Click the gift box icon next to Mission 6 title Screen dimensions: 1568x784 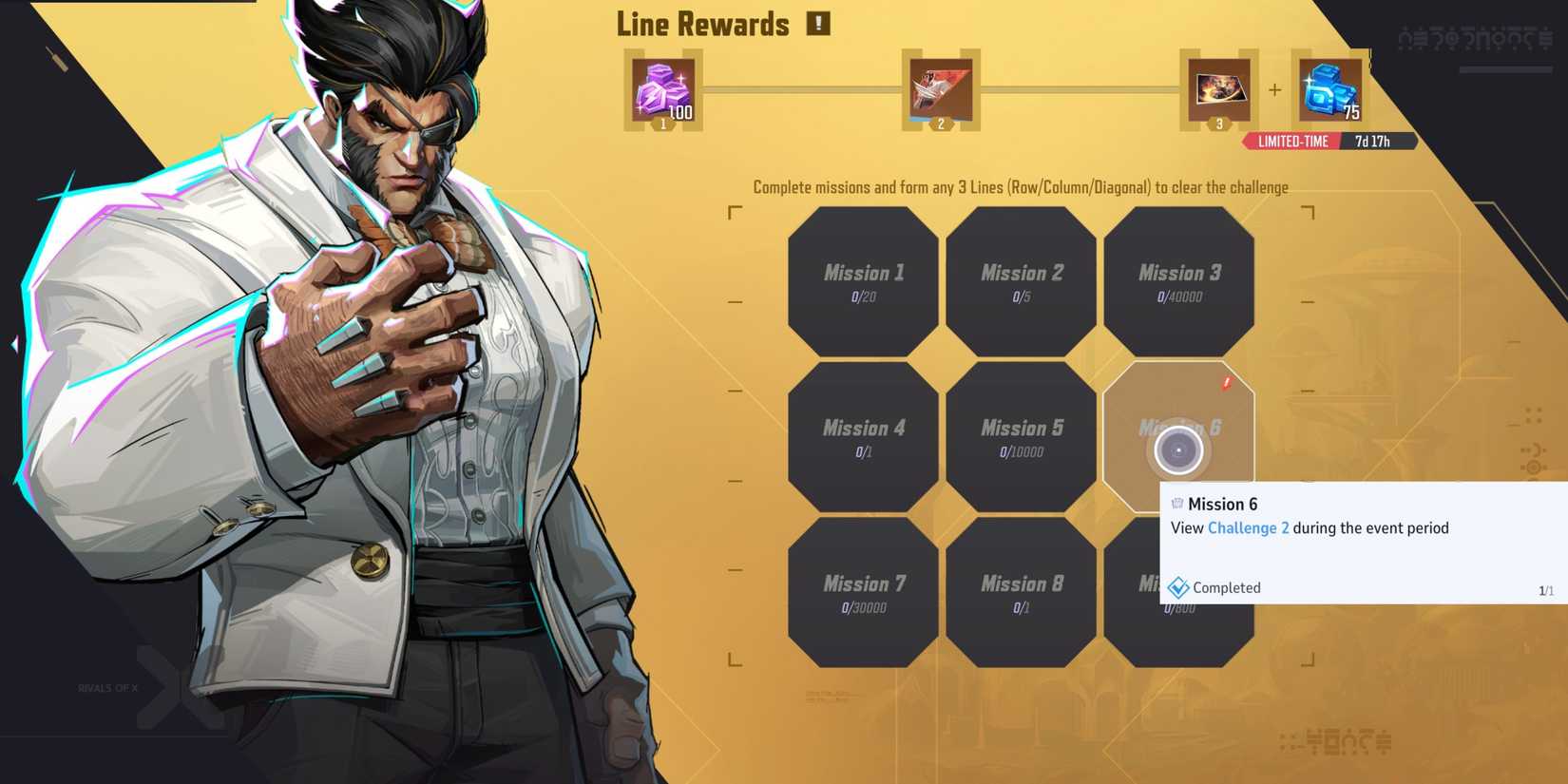click(1176, 504)
